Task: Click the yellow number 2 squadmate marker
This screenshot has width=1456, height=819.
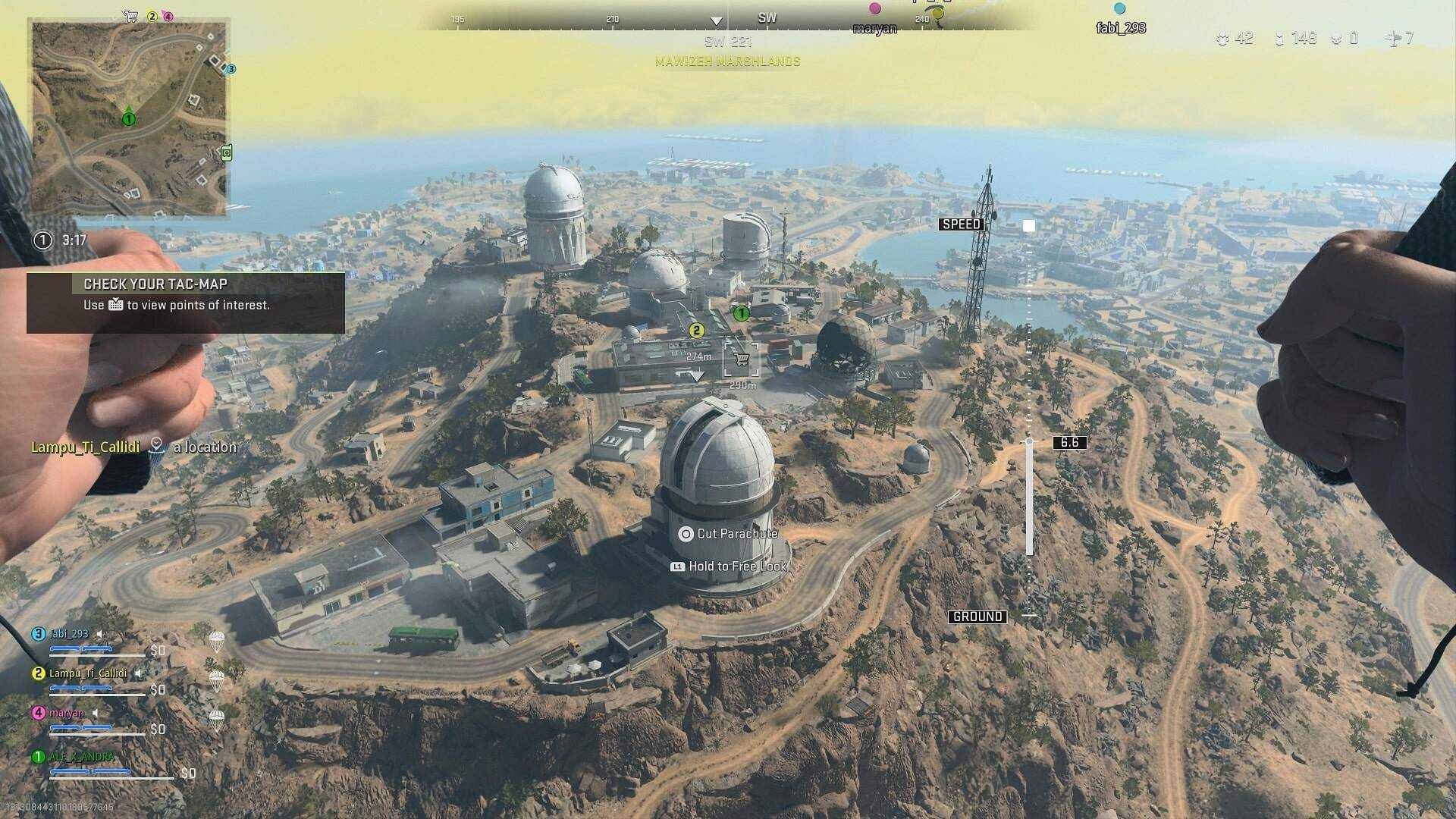Action: point(696,331)
